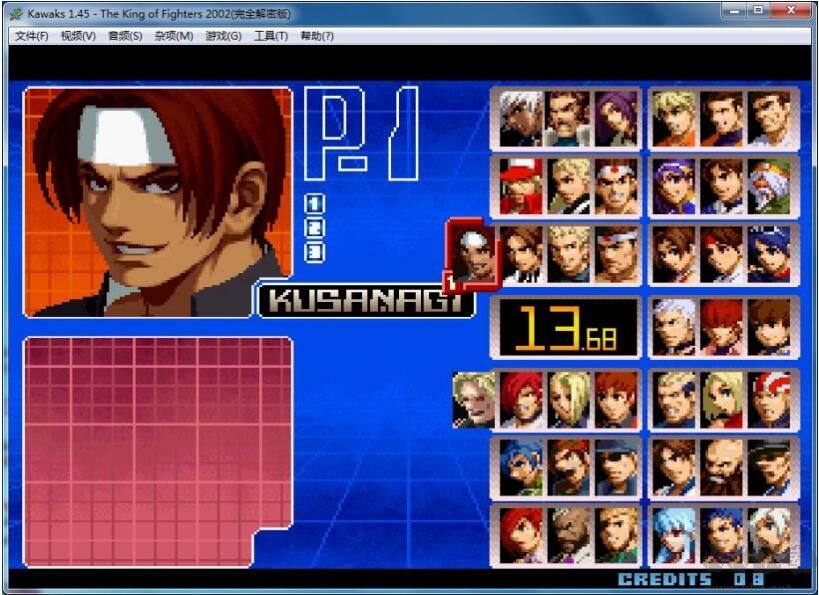Open the 视频(V) video menu

[x=78, y=36]
